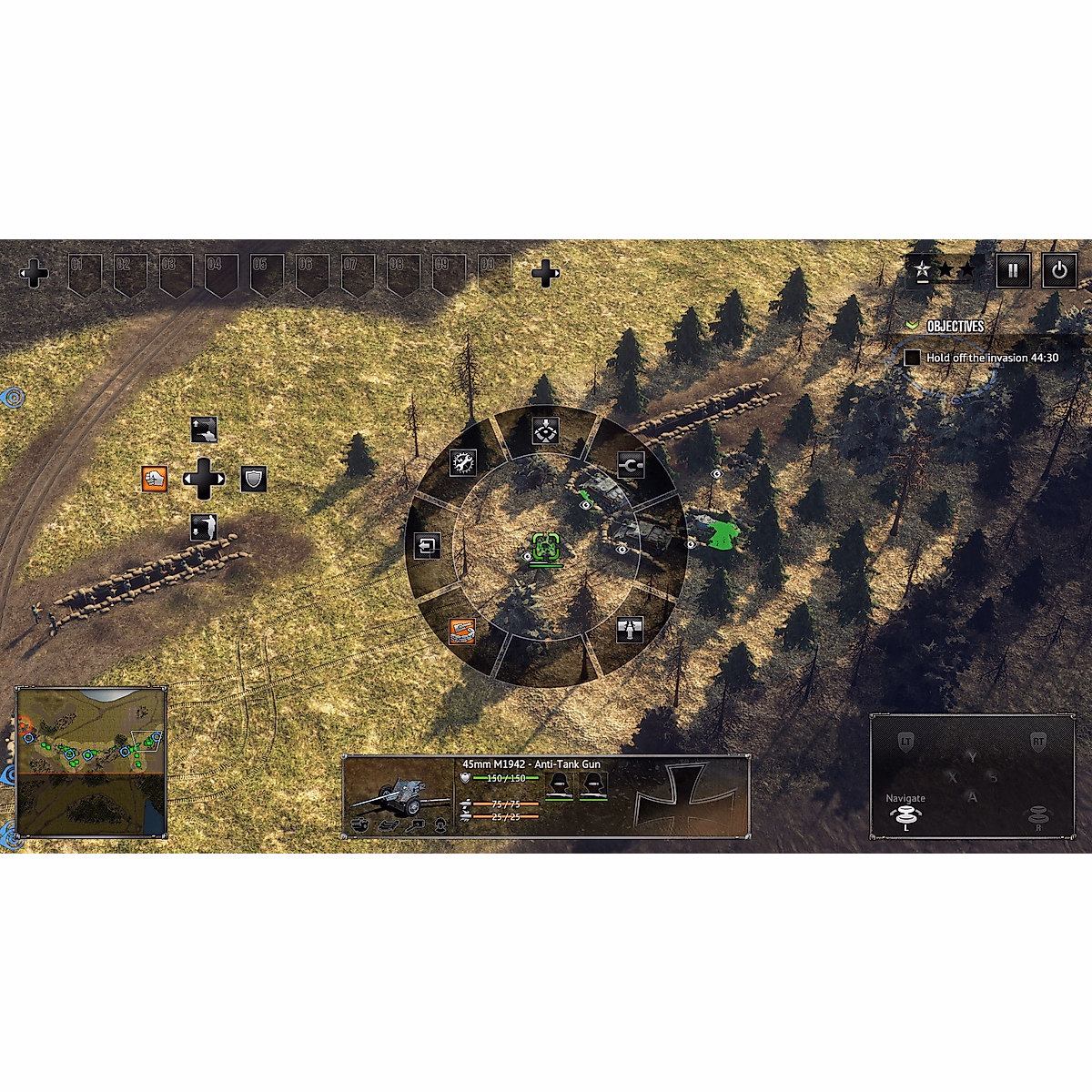Choose the target-area command in the radial menu
This screenshot has height=1092, width=1092.
[x=545, y=430]
